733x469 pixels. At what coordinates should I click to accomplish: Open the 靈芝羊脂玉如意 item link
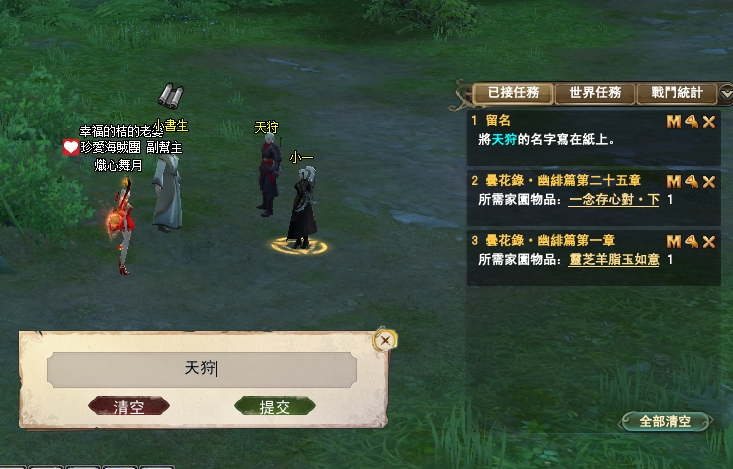(614, 259)
